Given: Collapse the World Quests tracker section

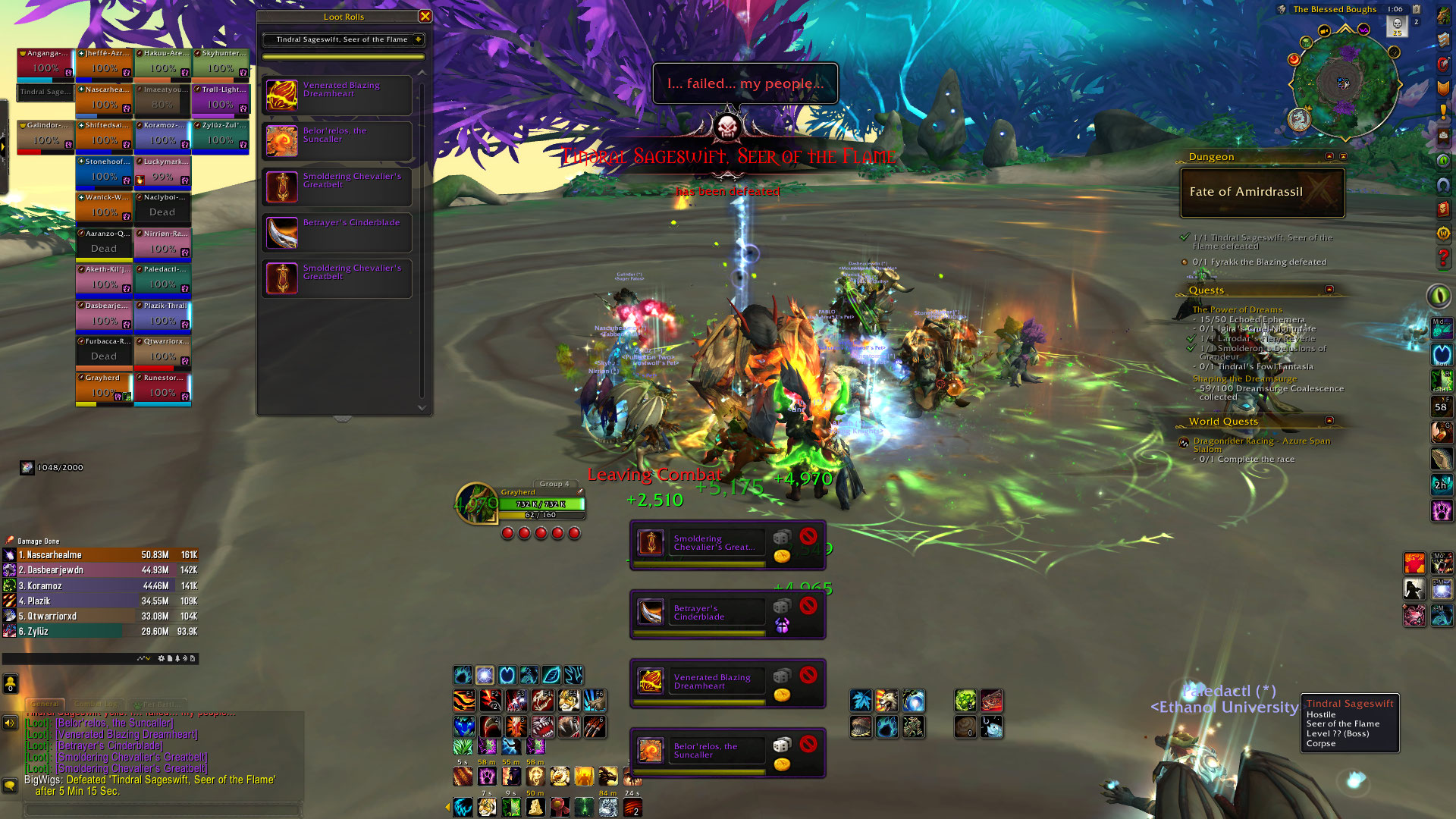Looking at the screenshot, I should pyautogui.click(x=1329, y=421).
